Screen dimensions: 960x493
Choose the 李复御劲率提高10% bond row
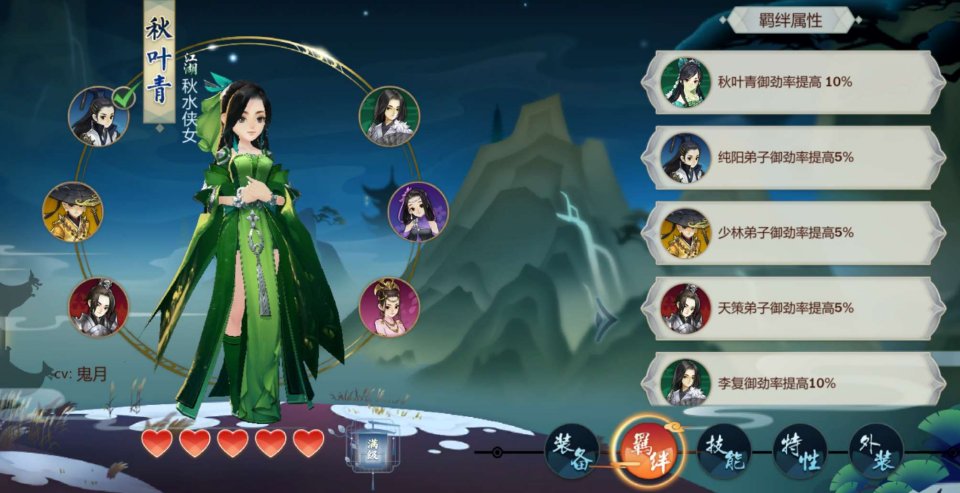800,382
